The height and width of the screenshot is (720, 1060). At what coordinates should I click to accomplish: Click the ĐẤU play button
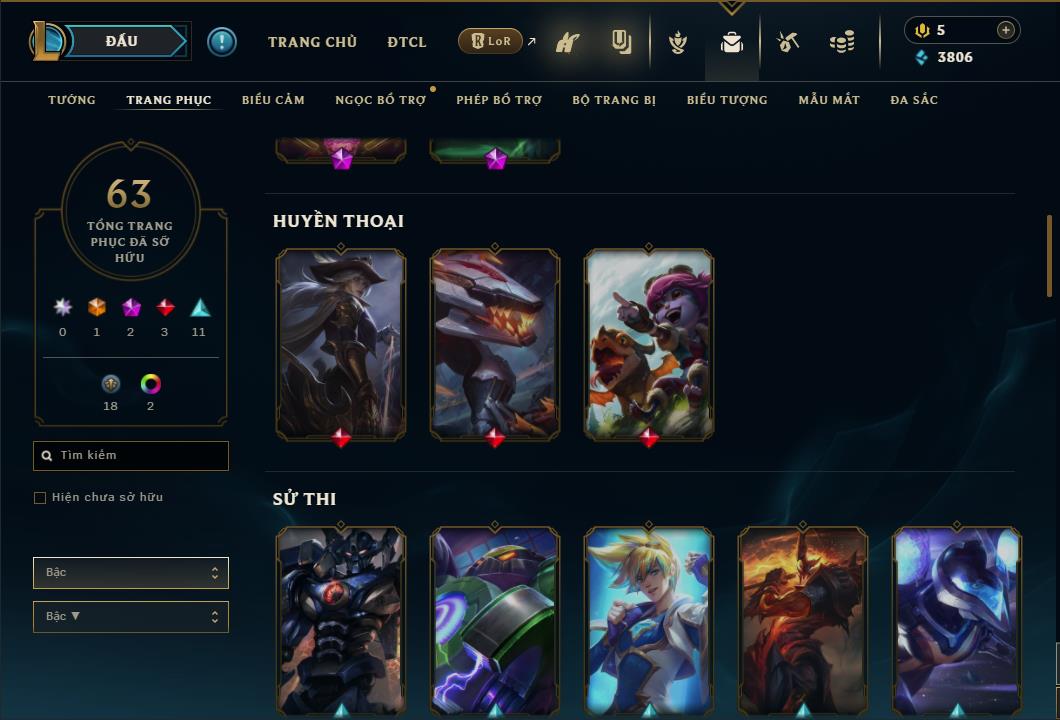122,41
